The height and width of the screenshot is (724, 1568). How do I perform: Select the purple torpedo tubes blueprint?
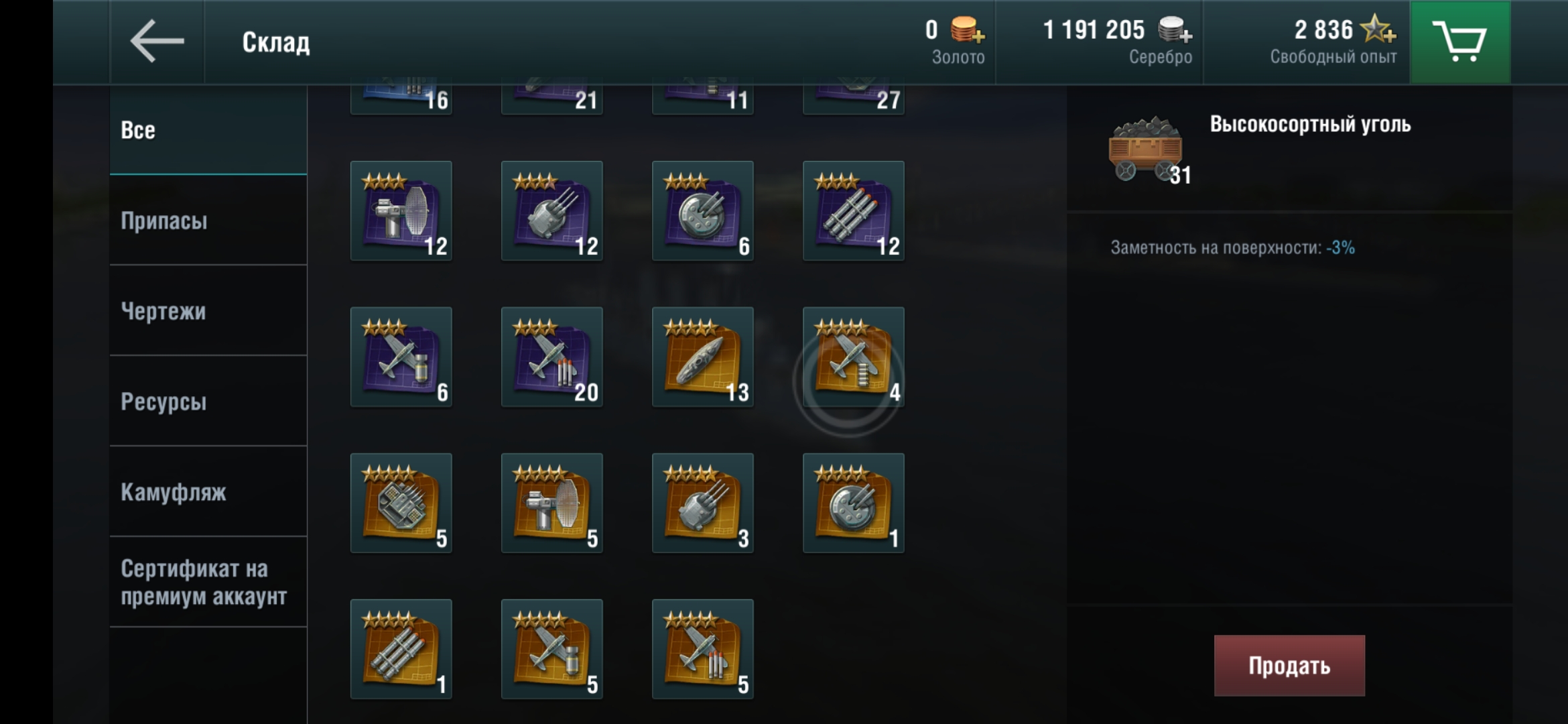[x=853, y=211]
